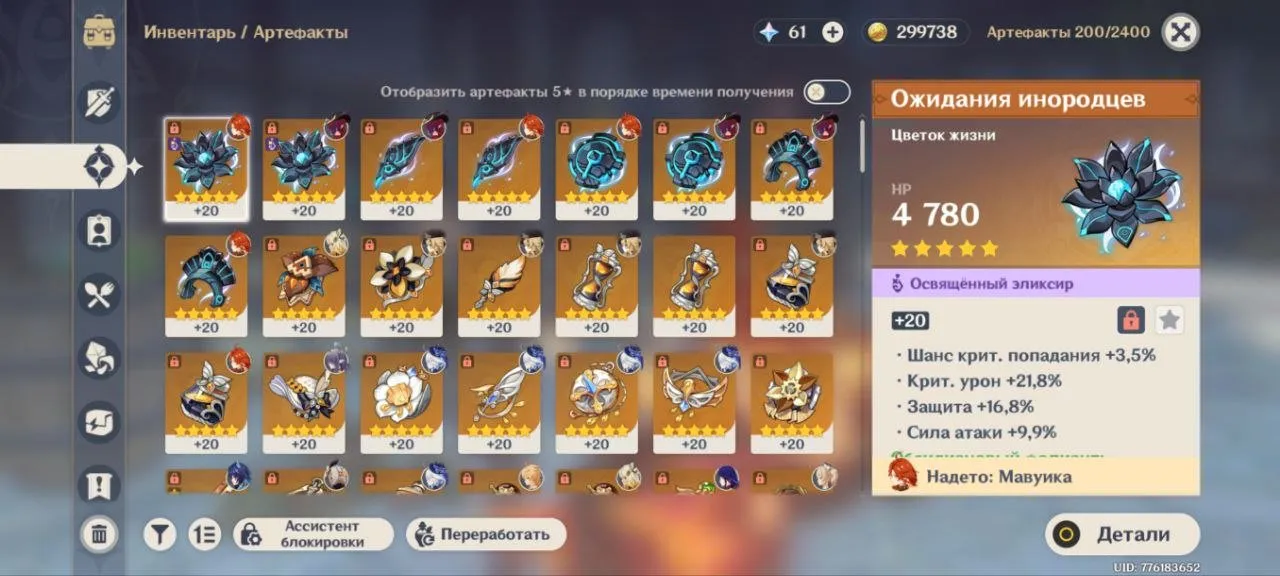1280x576 pixels.
Task: Switch to the food tab with crossed utensils
Action: 99,294
